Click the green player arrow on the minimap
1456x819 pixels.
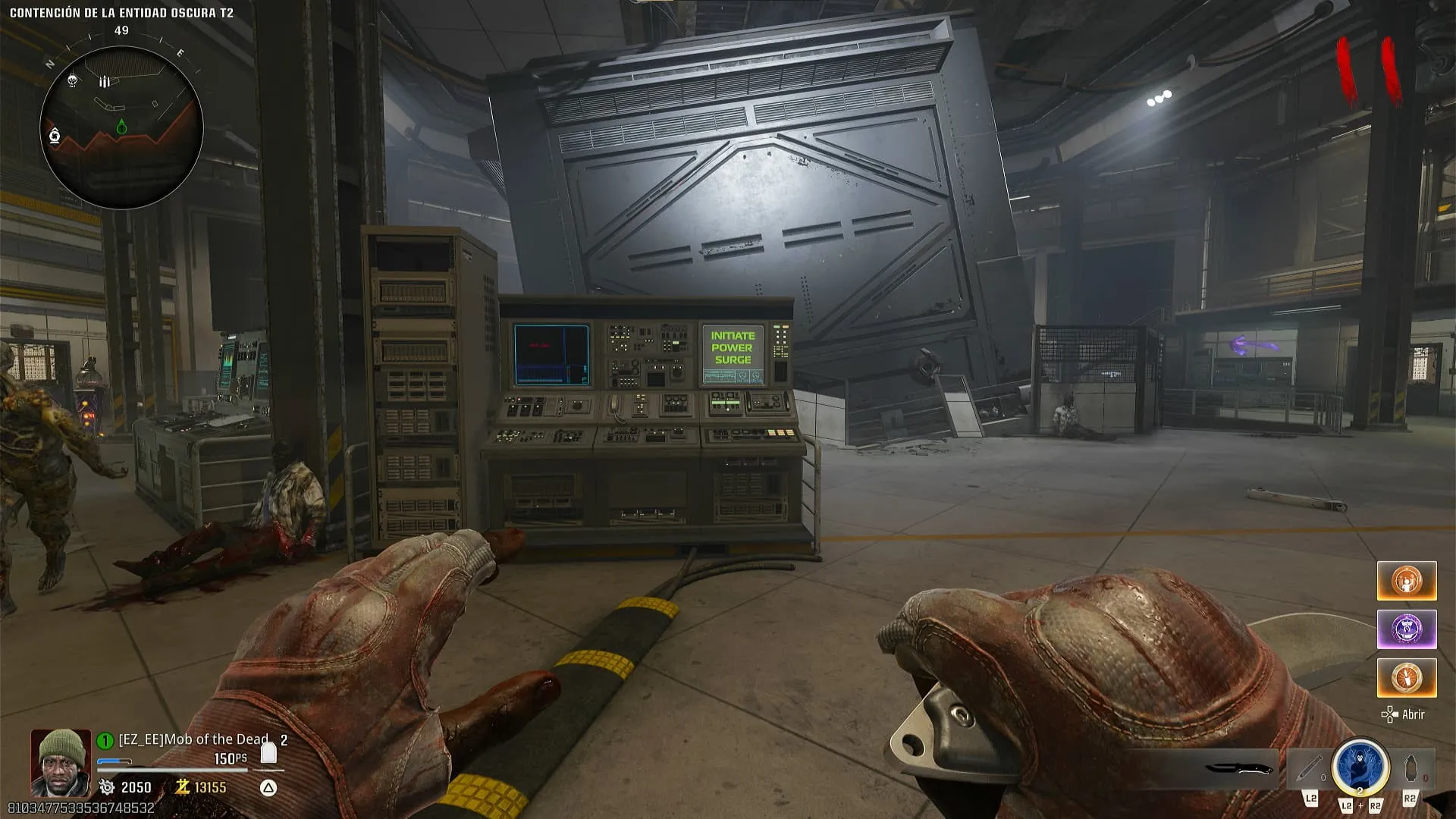tap(121, 127)
